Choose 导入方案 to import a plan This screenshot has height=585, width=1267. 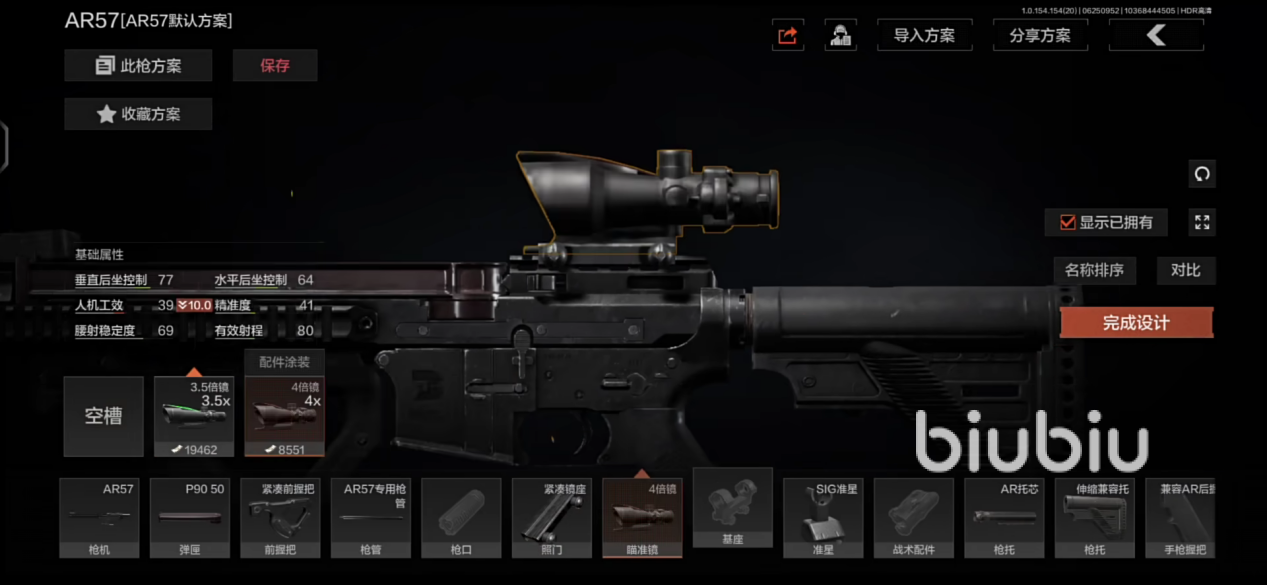pos(924,35)
